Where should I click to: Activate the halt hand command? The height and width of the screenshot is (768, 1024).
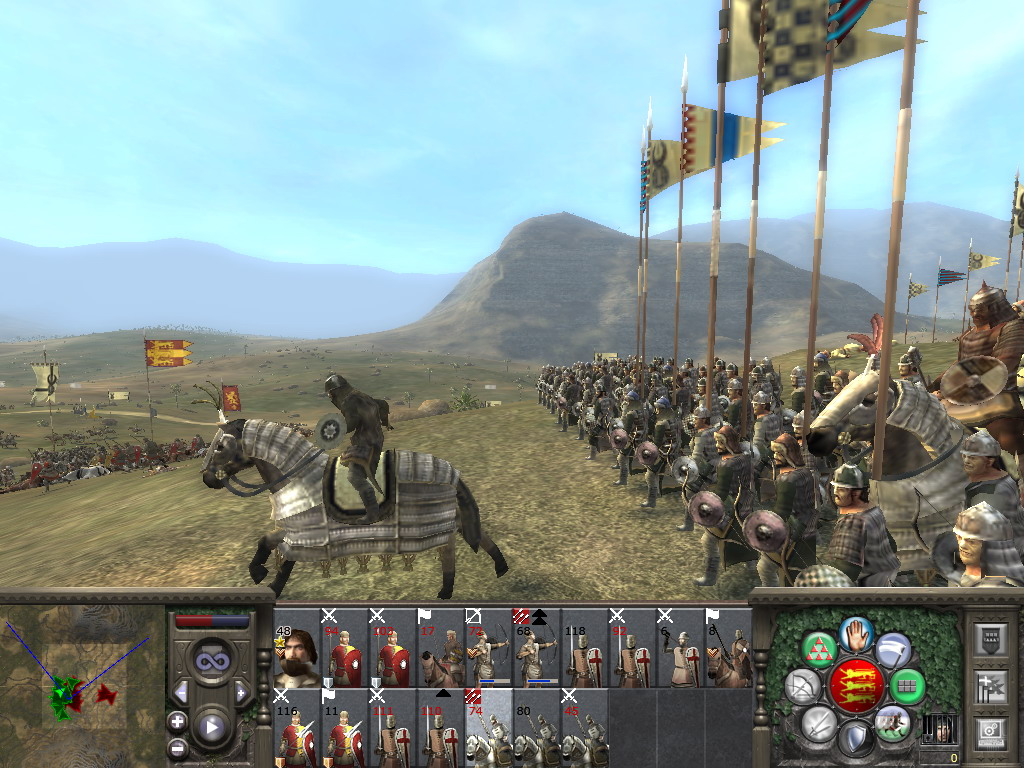(857, 634)
